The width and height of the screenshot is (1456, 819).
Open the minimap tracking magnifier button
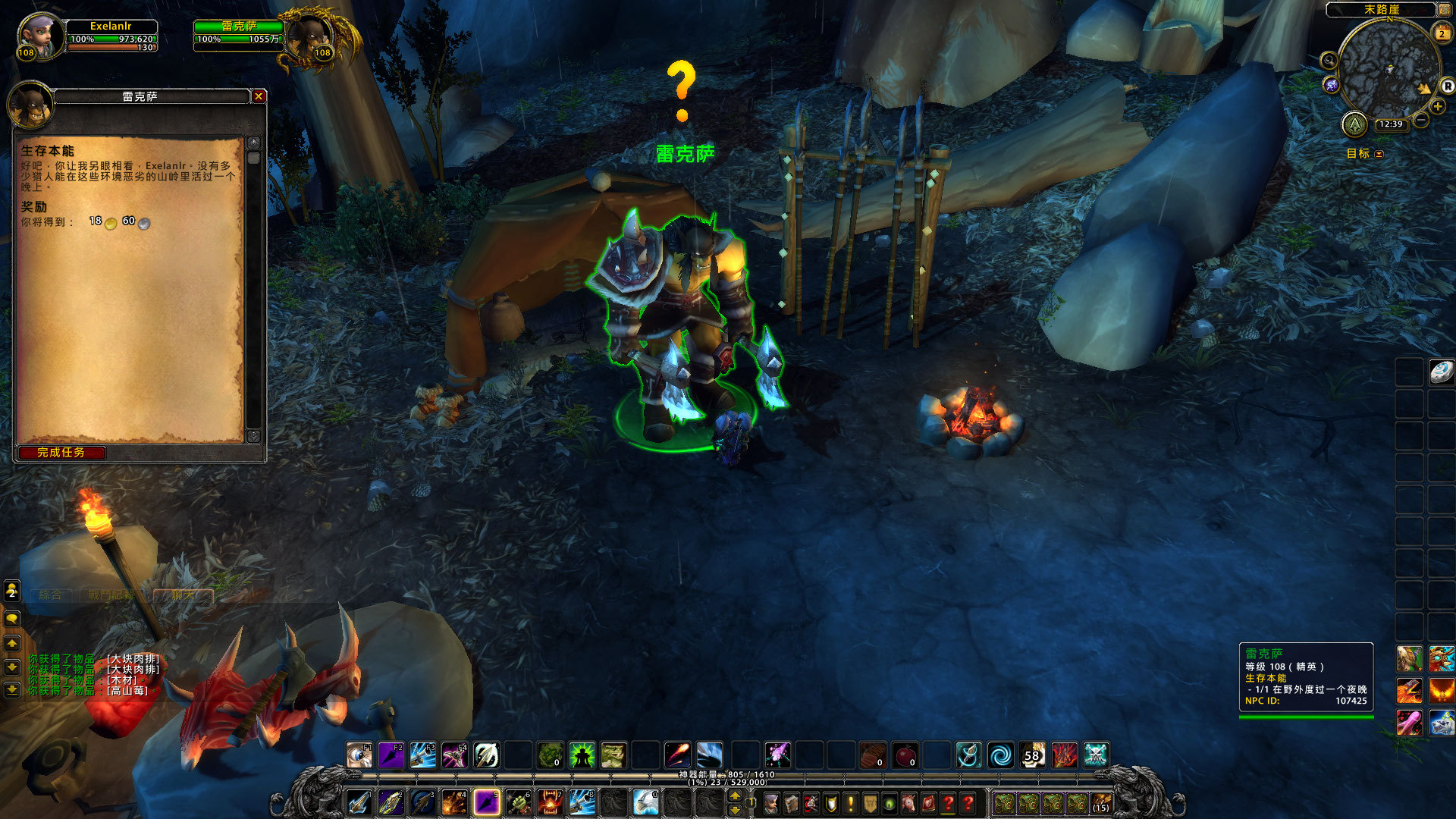[x=1329, y=60]
